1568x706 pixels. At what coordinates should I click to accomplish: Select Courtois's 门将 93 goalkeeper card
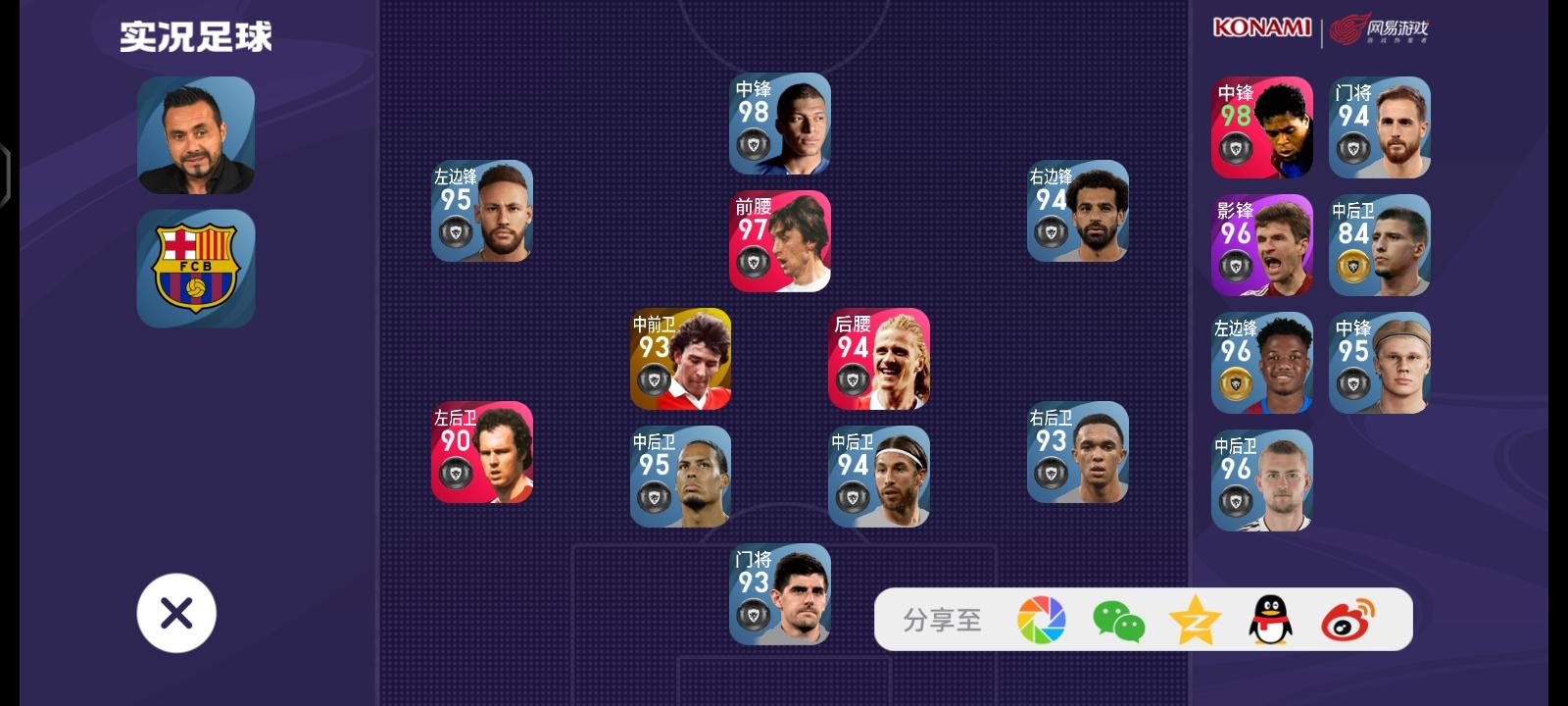pos(779,595)
